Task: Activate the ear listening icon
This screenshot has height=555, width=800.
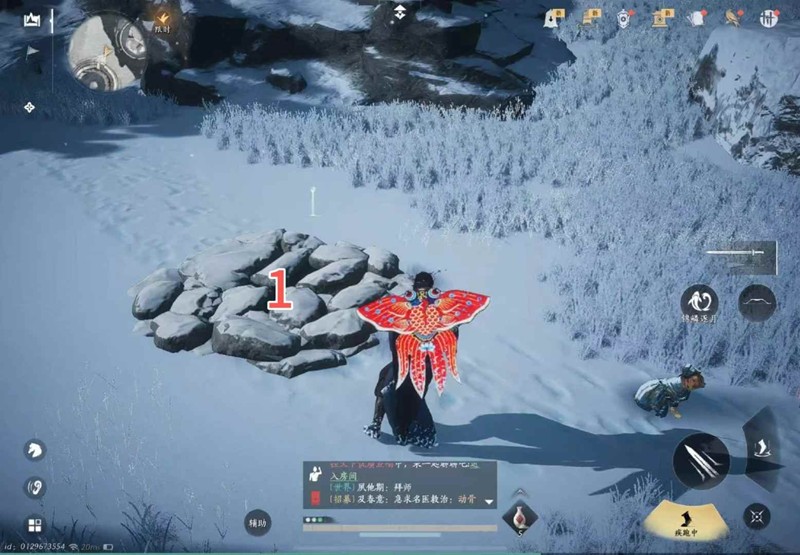Action: click(34, 488)
